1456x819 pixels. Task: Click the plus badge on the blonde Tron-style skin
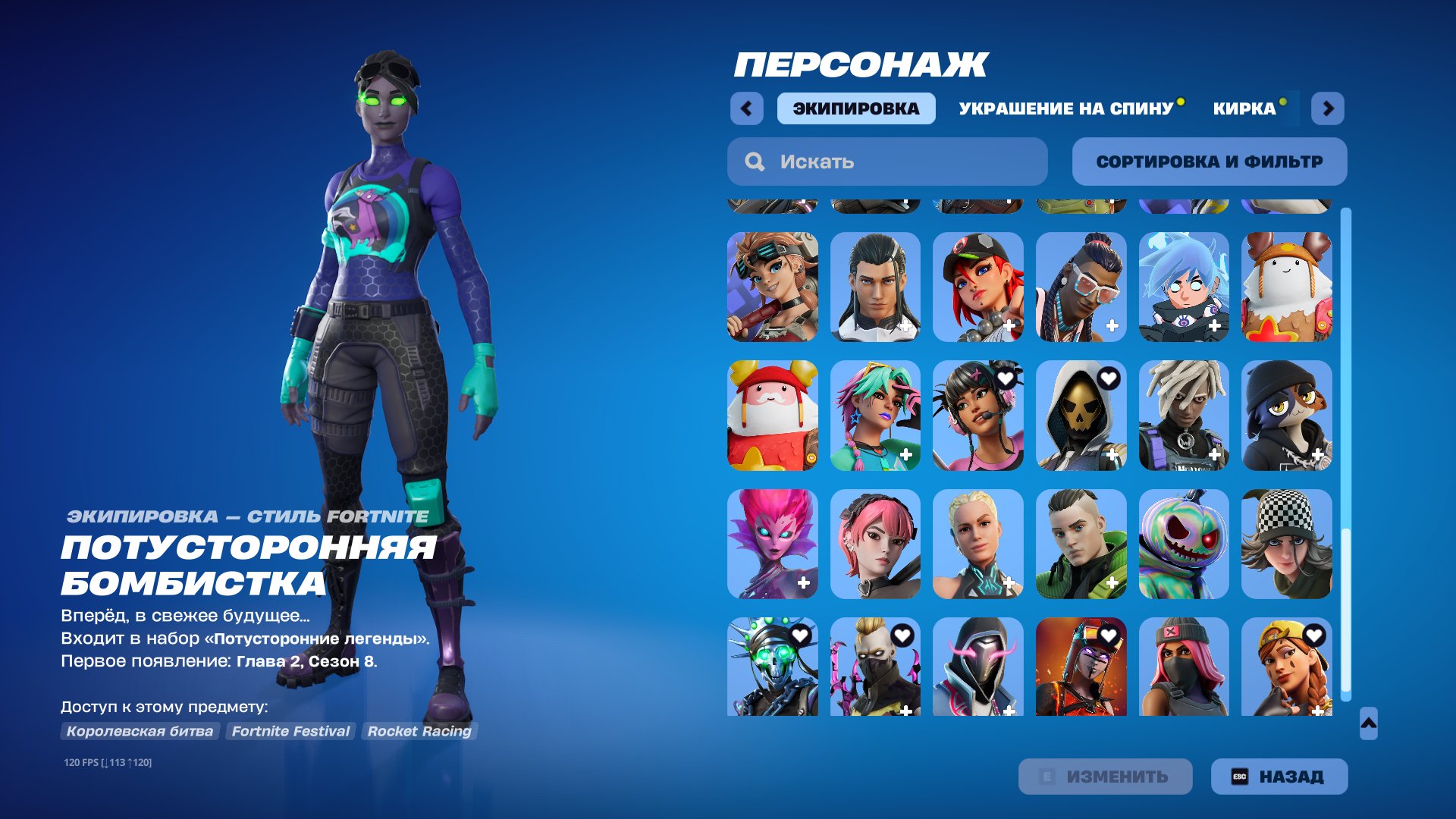[x=1009, y=584]
